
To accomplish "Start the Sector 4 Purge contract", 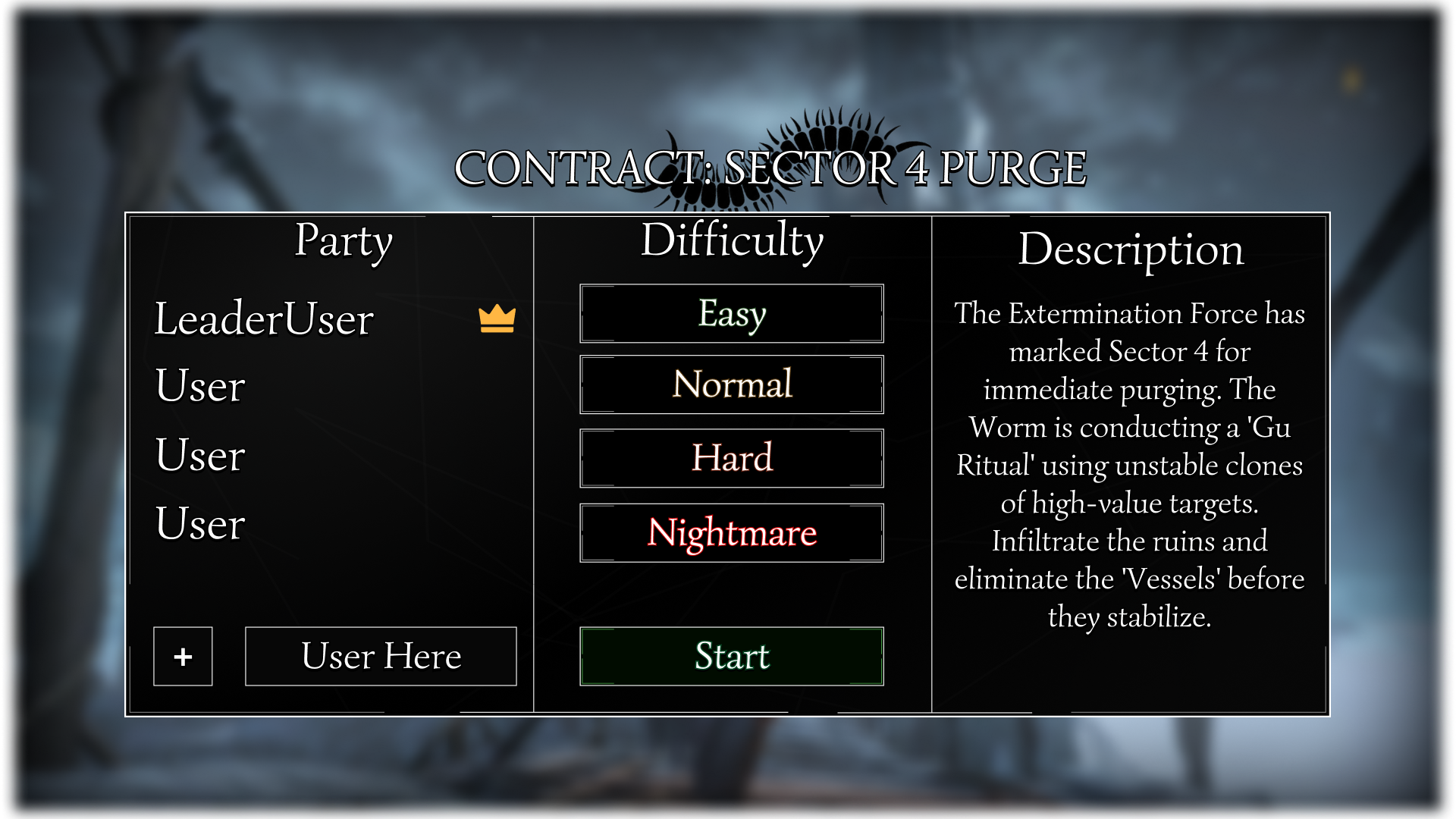I will [x=732, y=656].
